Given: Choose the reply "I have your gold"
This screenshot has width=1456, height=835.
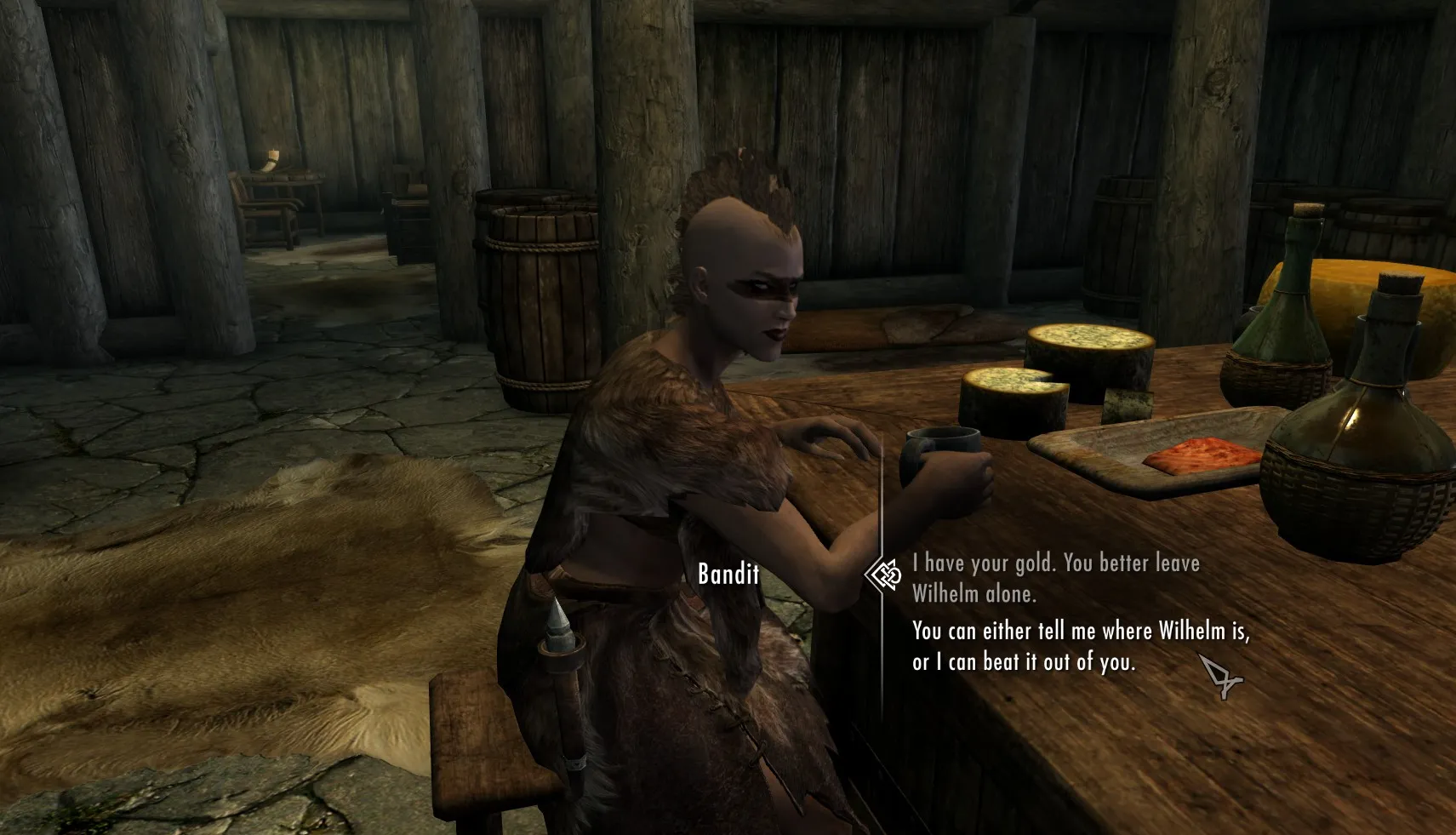Looking at the screenshot, I should click(x=1055, y=578).
